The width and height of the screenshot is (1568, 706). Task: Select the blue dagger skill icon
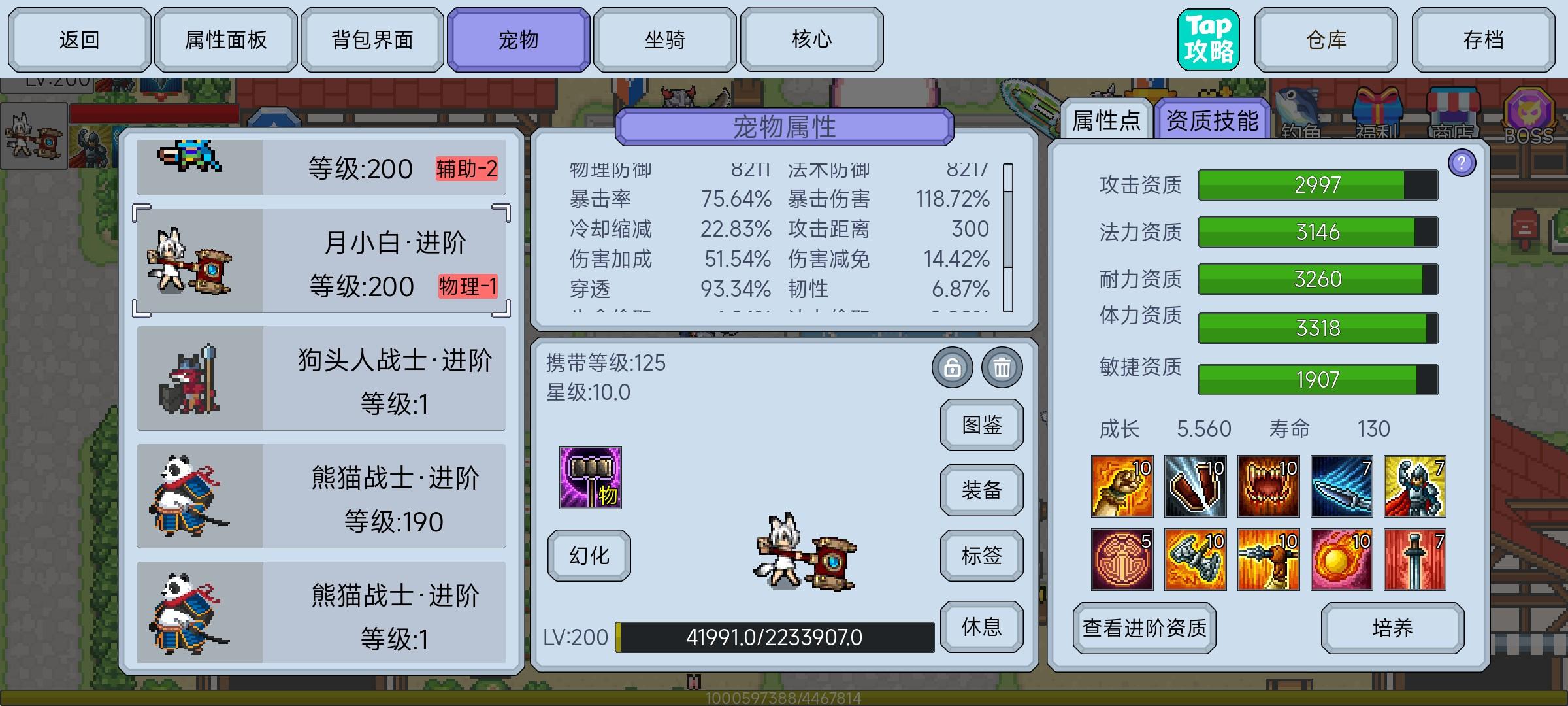click(x=1342, y=485)
